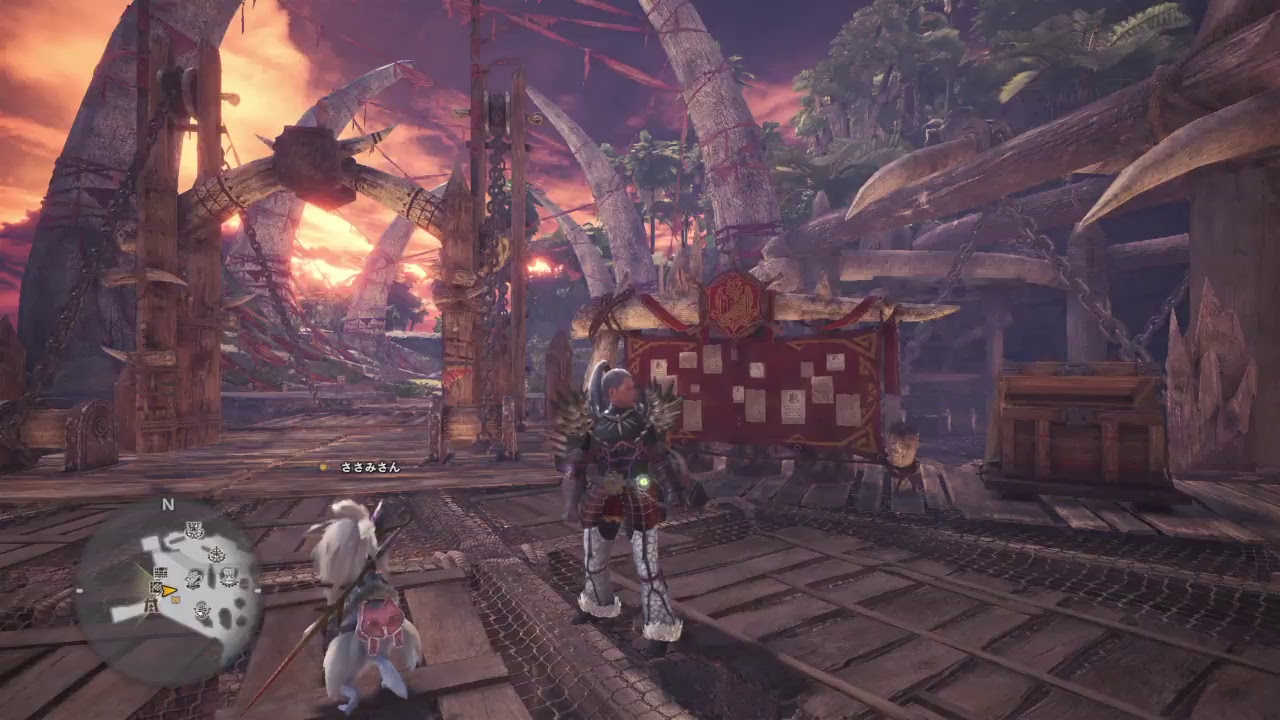Select the left NPC face icon on minimap

pyautogui.click(x=192, y=579)
